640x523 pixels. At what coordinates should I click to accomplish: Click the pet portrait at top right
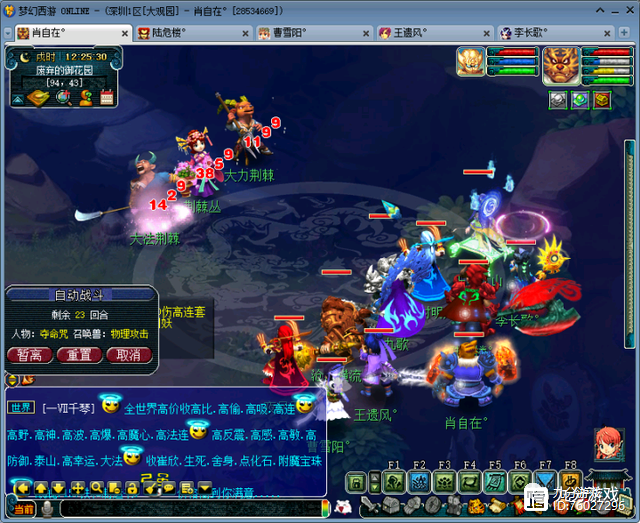point(471,62)
